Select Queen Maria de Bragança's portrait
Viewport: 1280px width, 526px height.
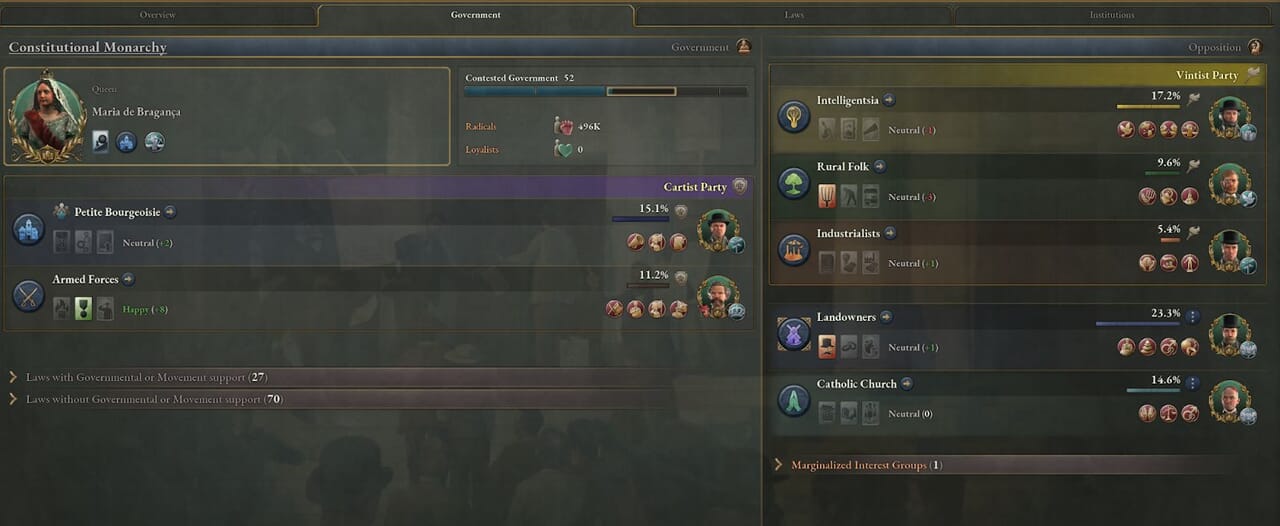[47, 115]
